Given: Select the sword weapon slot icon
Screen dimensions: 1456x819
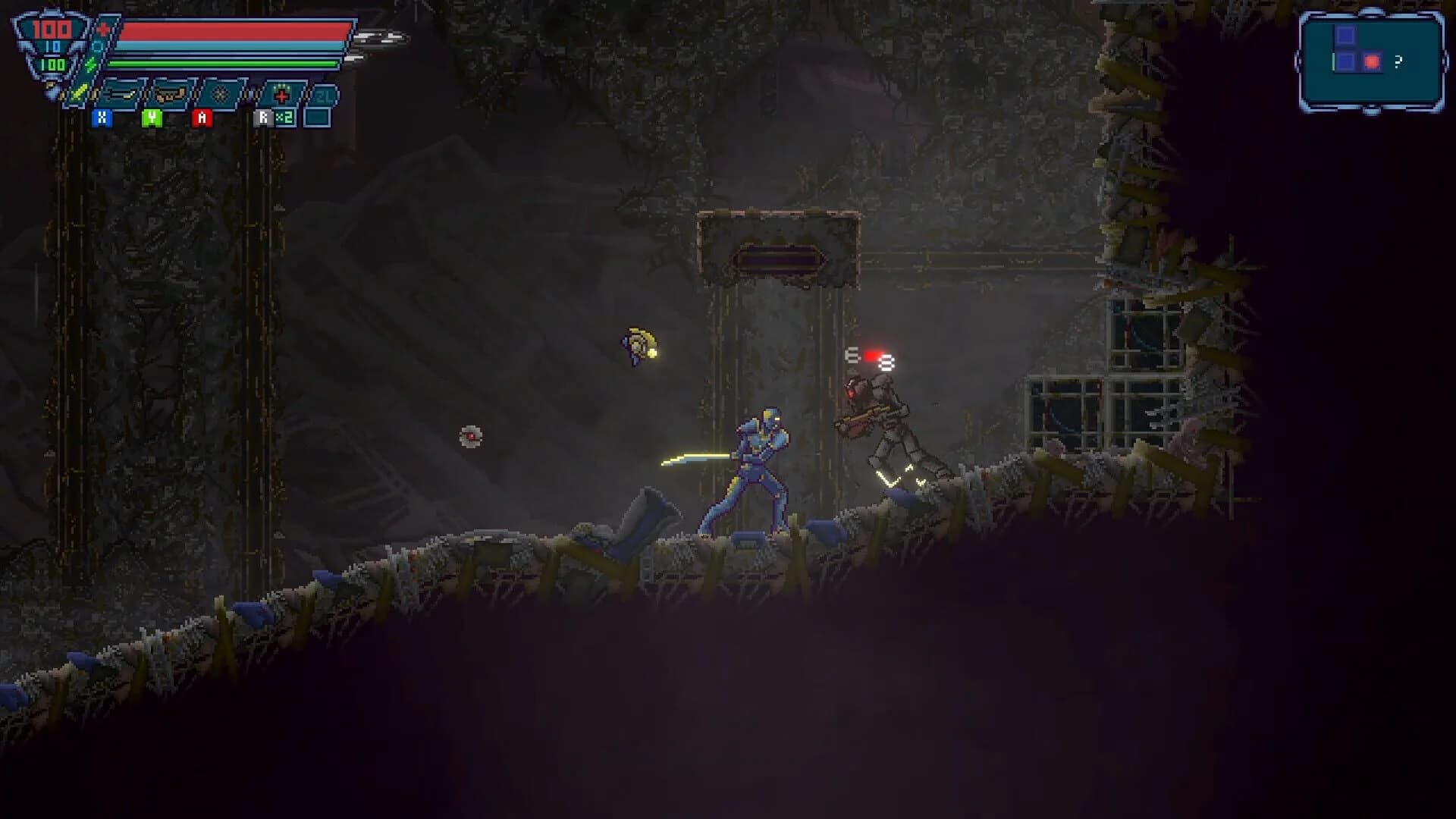Looking at the screenshot, I should 77,93.
